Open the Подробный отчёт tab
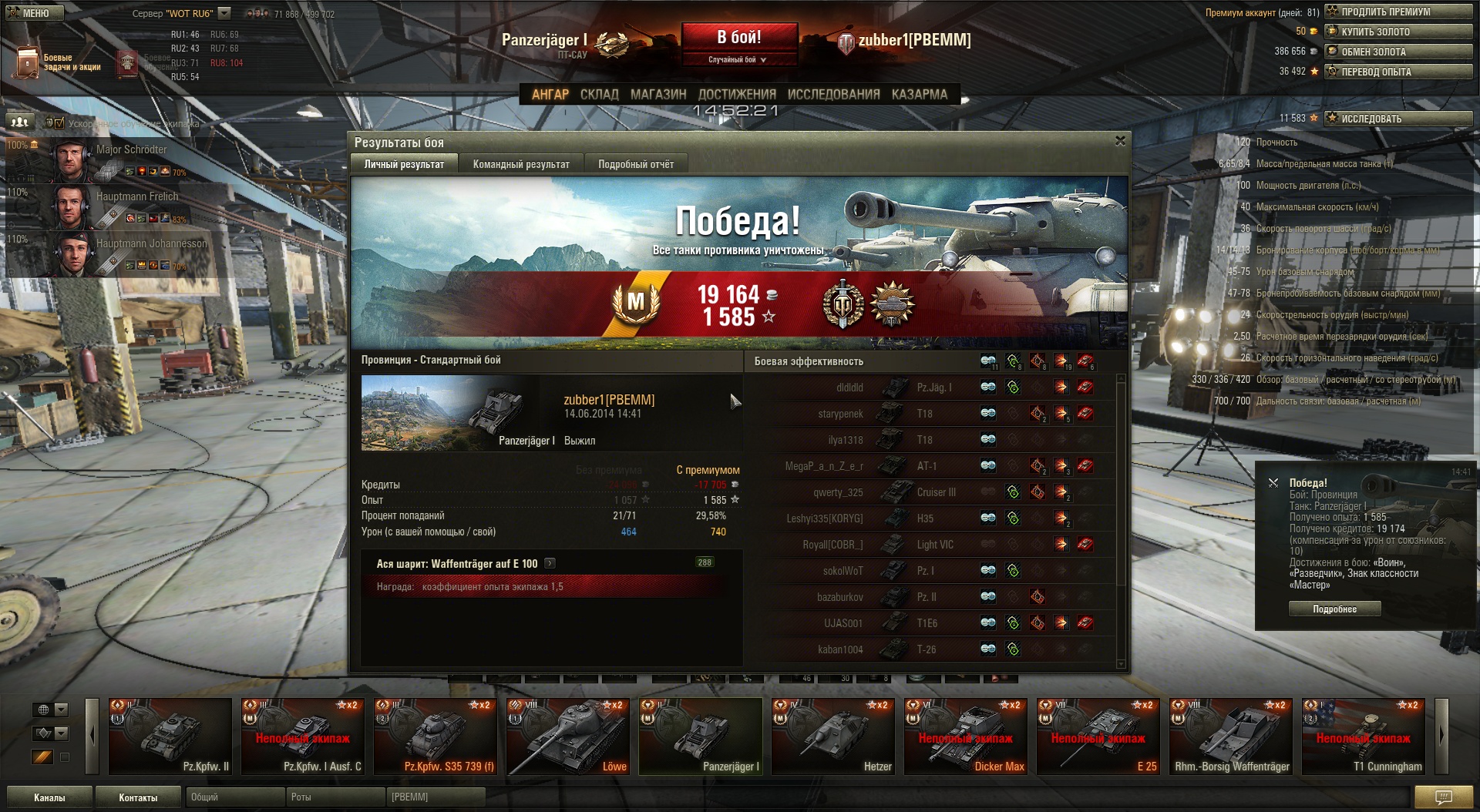 pos(635,164)
